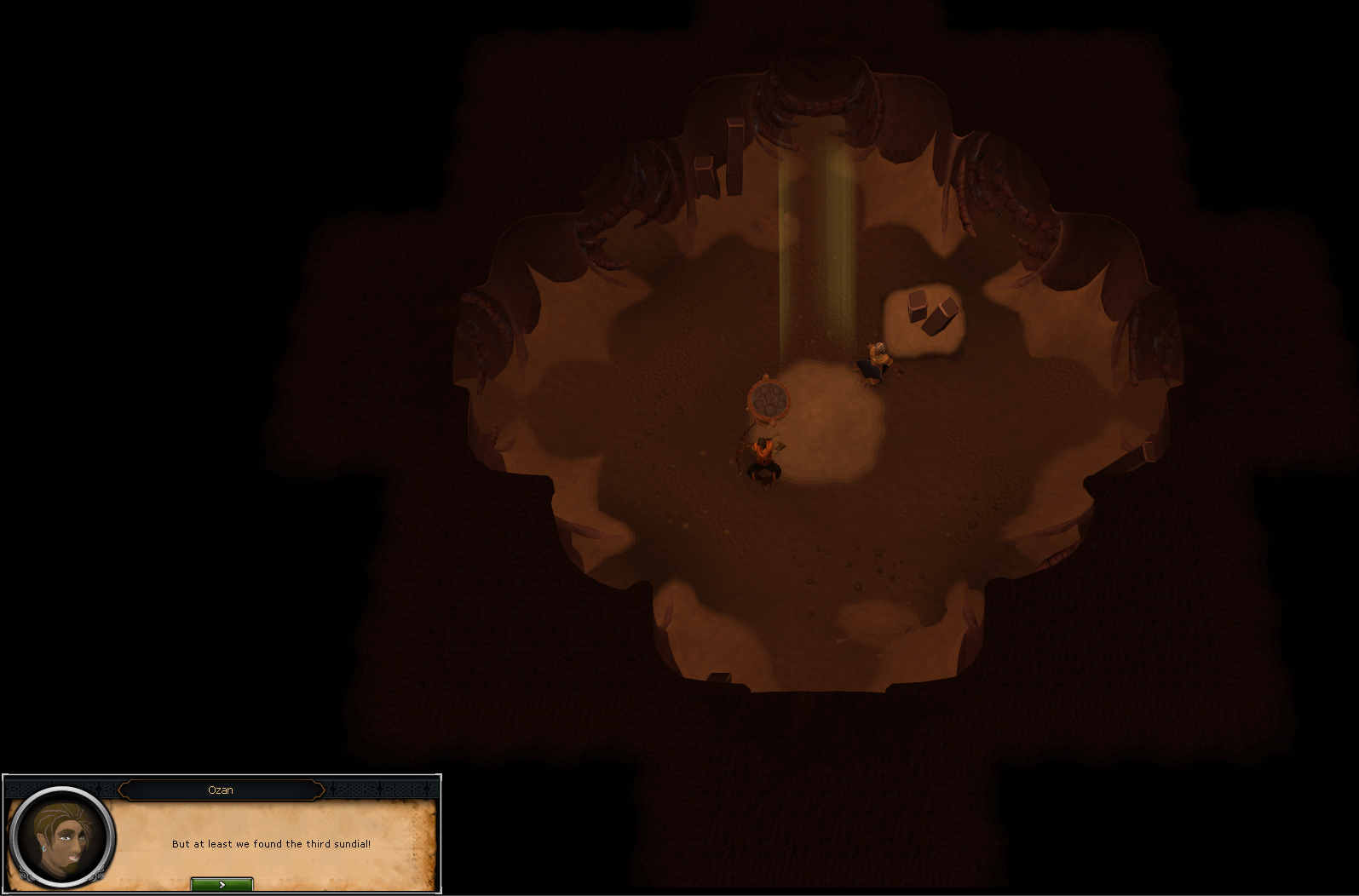1359x896 pixels.
Task: Select the dialogue text about the third sundial
Action: 272,844
